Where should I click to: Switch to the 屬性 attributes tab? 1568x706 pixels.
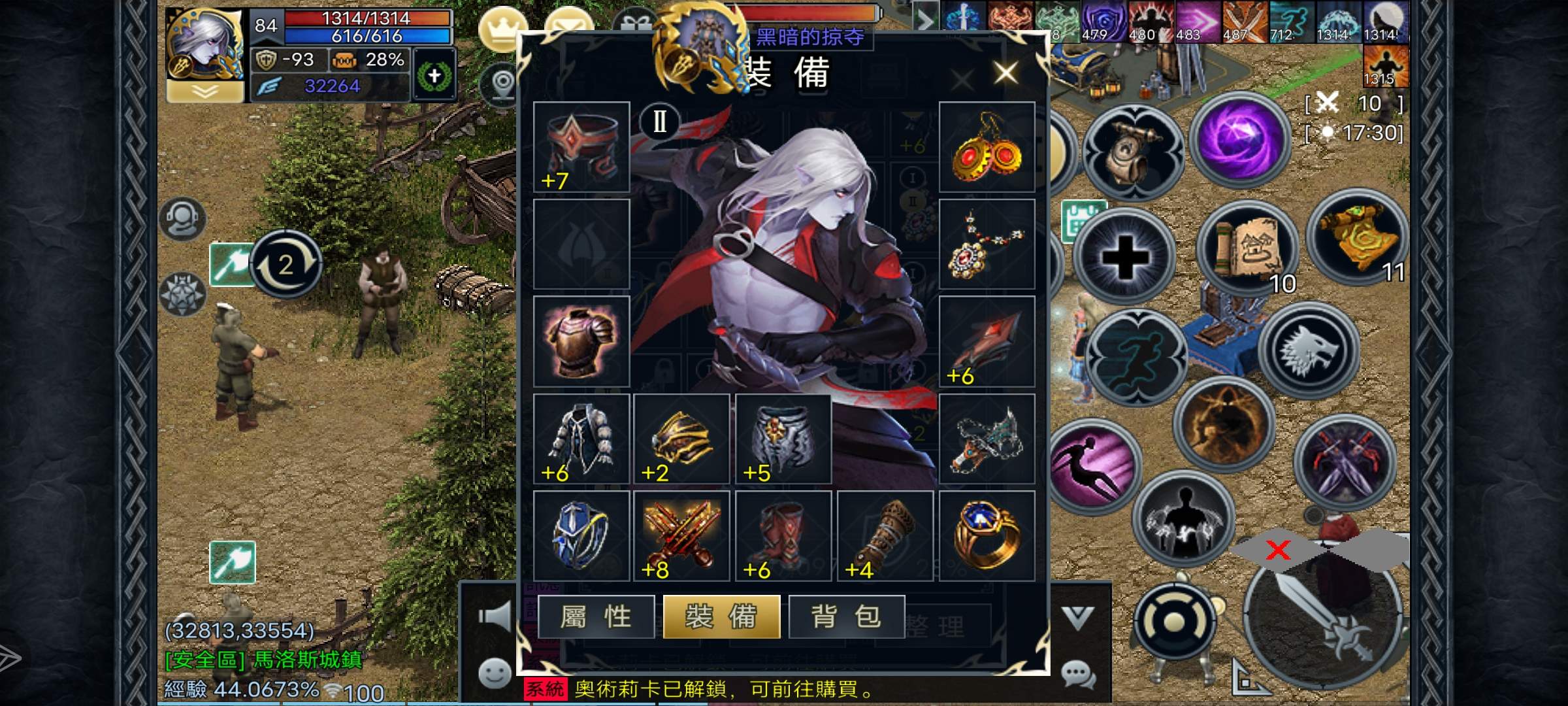point(596,616)
